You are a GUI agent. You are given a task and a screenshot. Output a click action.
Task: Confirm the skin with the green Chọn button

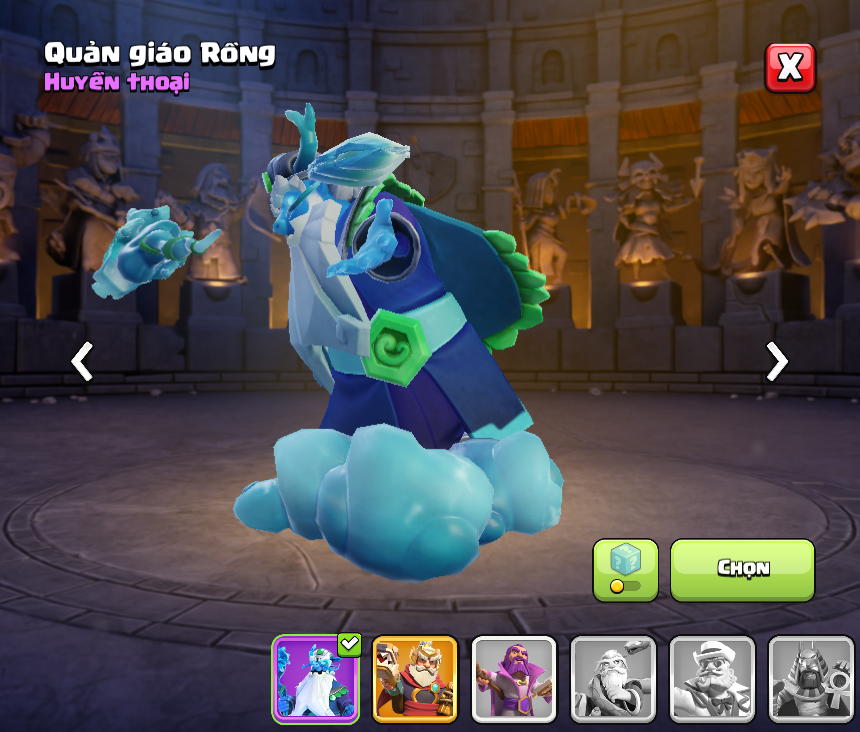742,570
